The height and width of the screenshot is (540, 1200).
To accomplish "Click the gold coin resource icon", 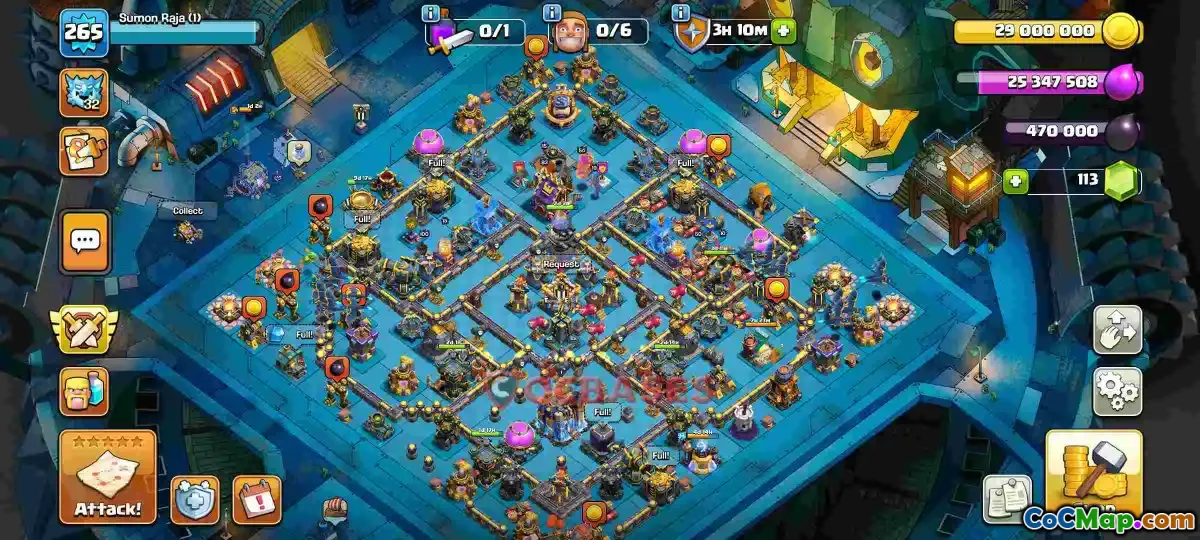I will (1120, 32).
